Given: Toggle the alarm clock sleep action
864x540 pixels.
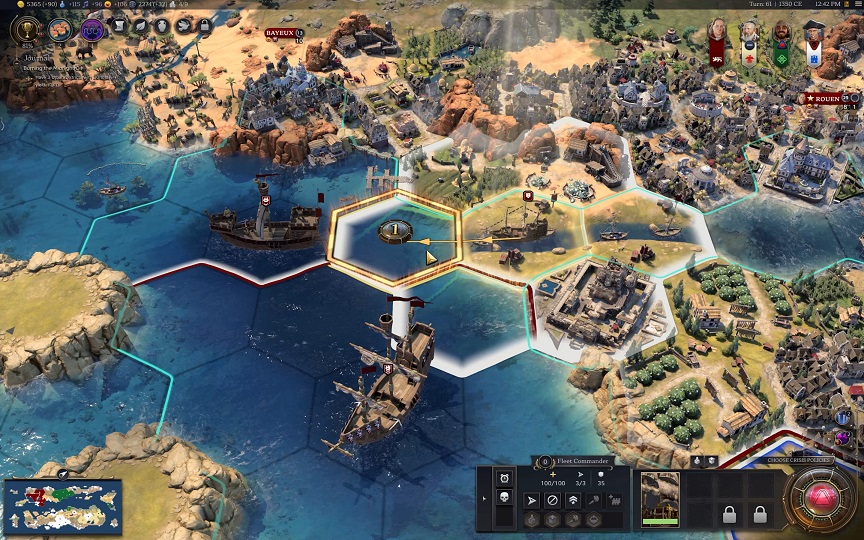Looking at the screenshot, I should pyautogui.click(x=504, y=478).
